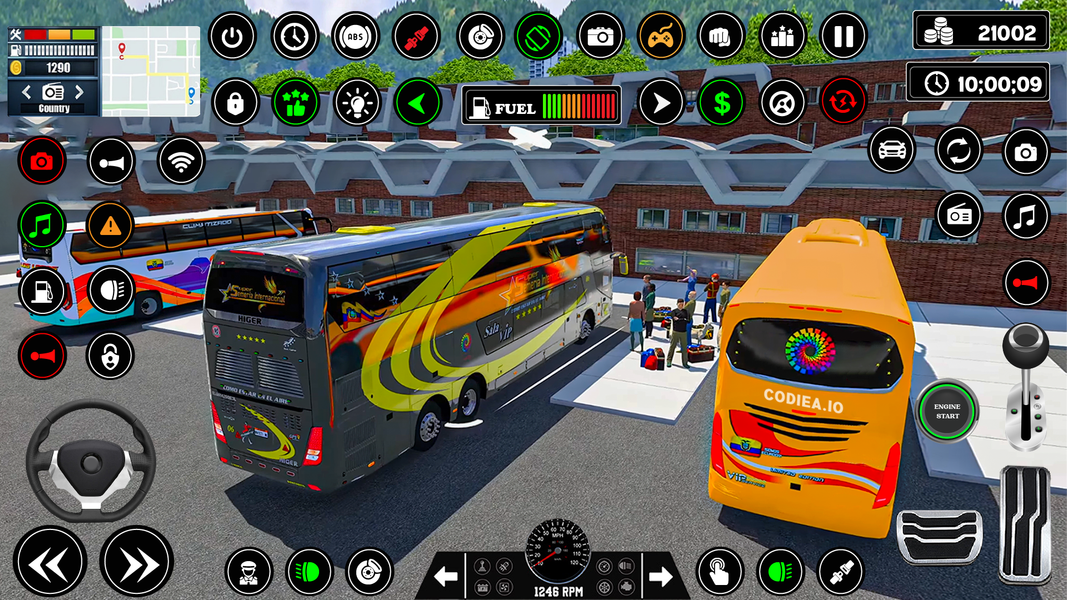This screenshot has width=1067, height=600.
Task: Toggle the ABS button
Action: click(356, 37)
